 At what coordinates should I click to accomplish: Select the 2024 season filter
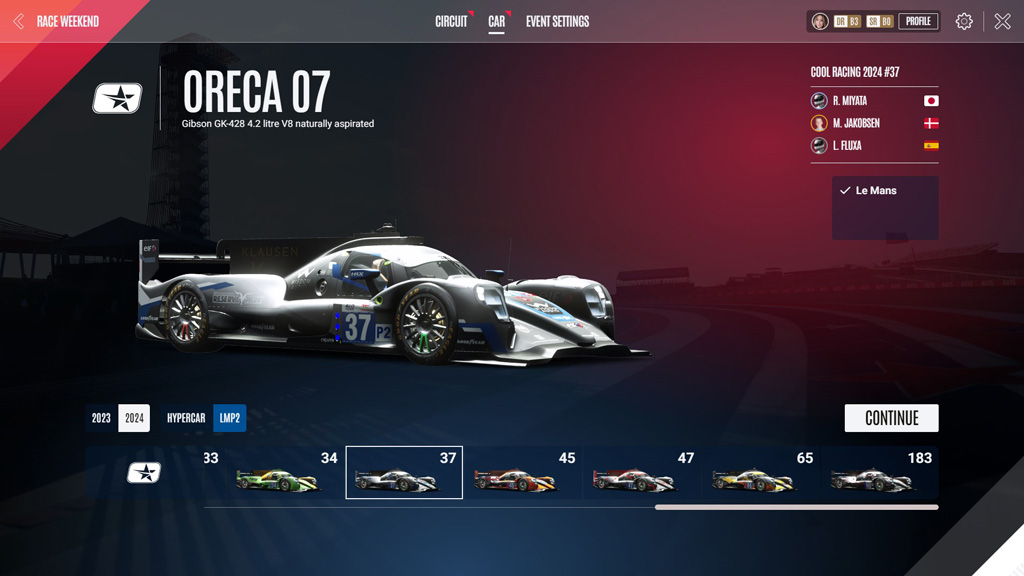coord(134,418)
